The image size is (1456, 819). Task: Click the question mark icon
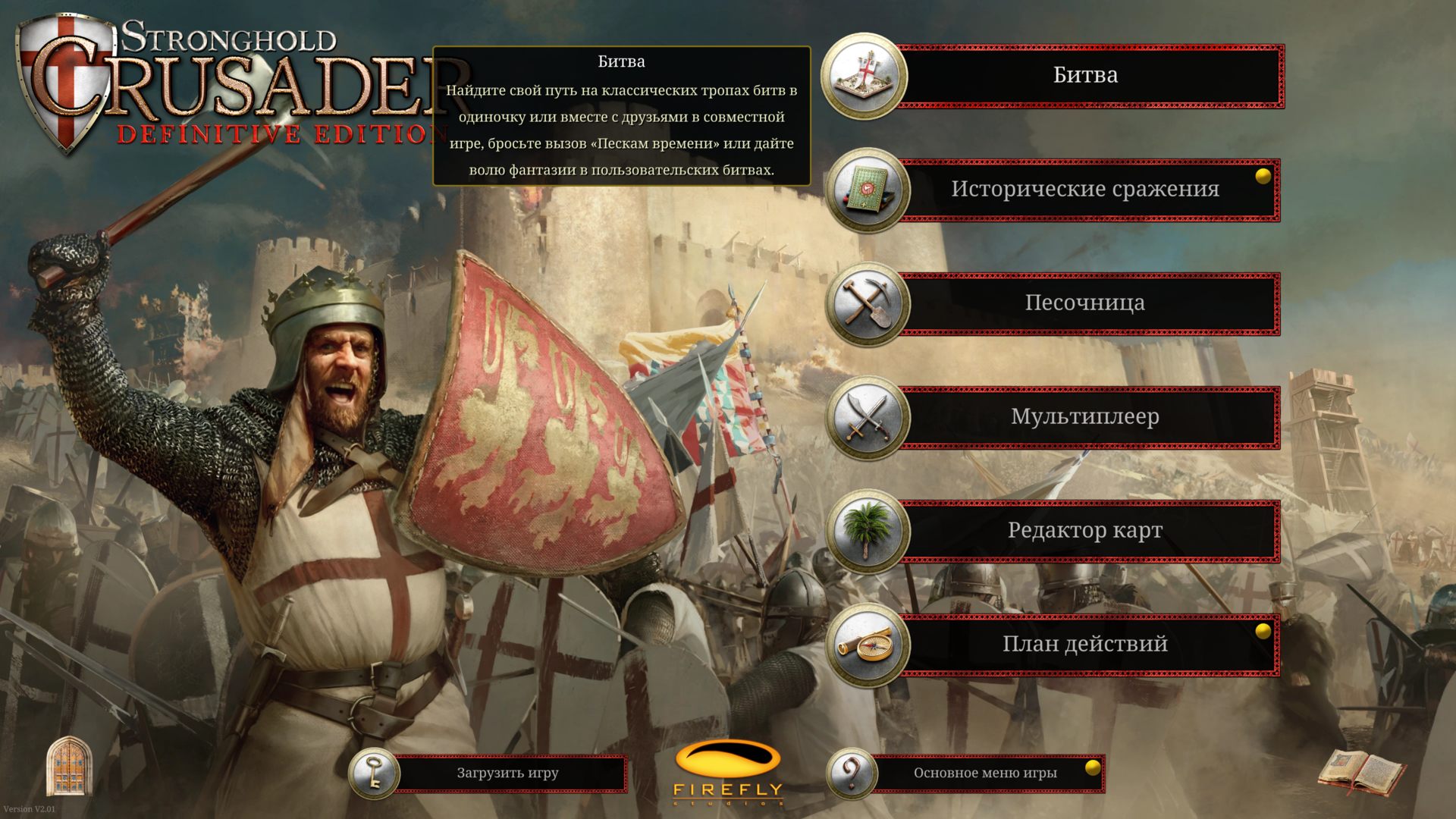coord(852,773)
